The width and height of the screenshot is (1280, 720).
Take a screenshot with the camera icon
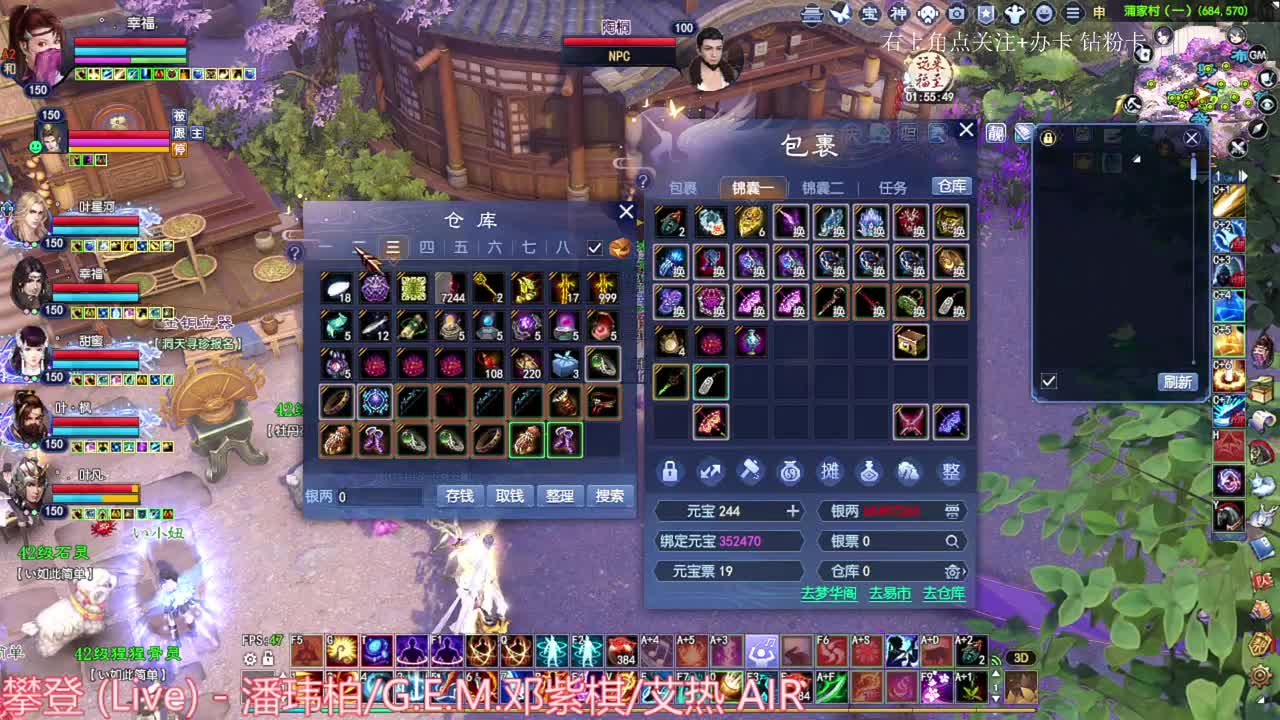[956, 13]
